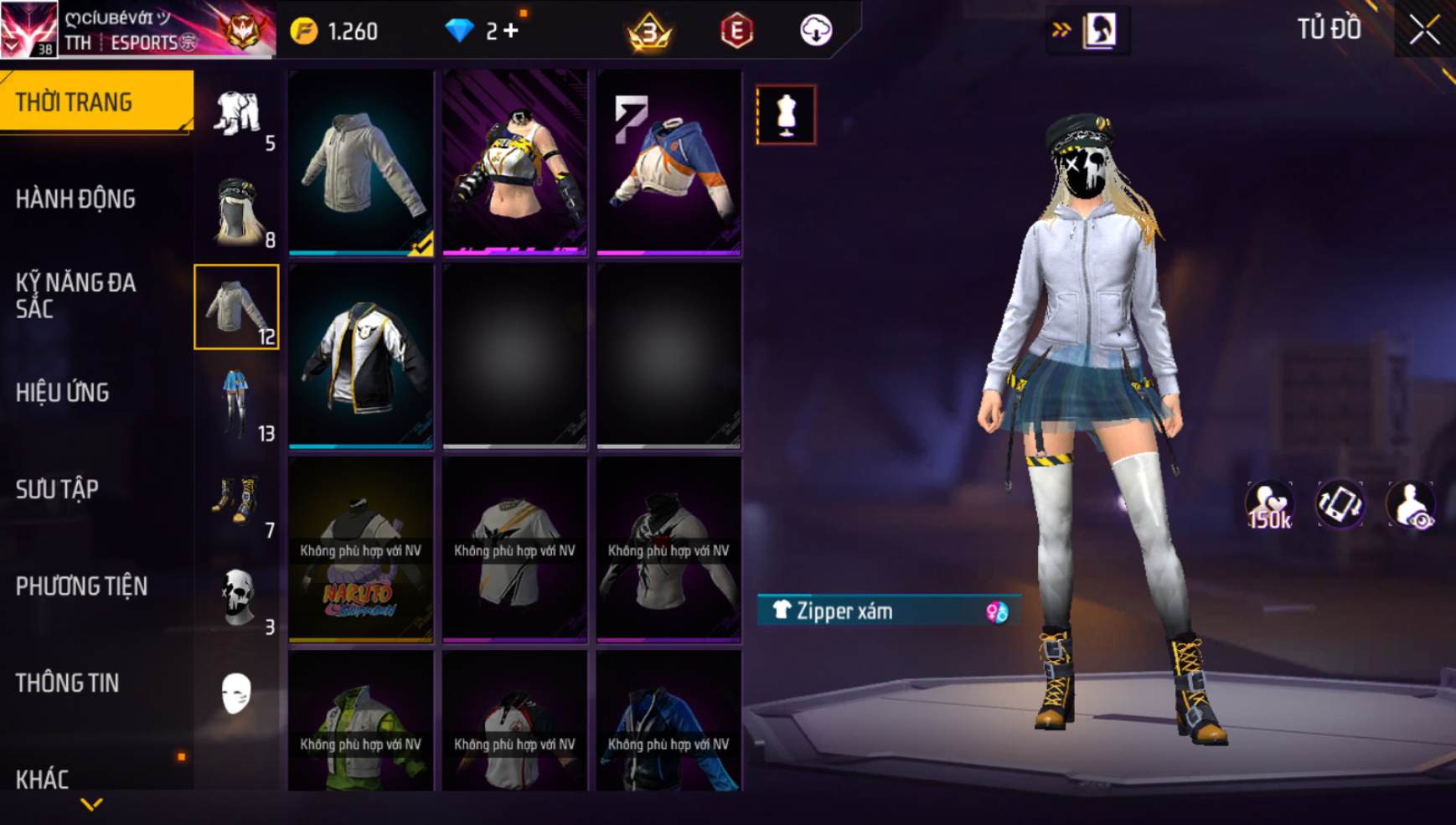Add diamonds with the plus button
Image resolution: width=1456 pixels, height=825 pixels.
tap(511, 31)
